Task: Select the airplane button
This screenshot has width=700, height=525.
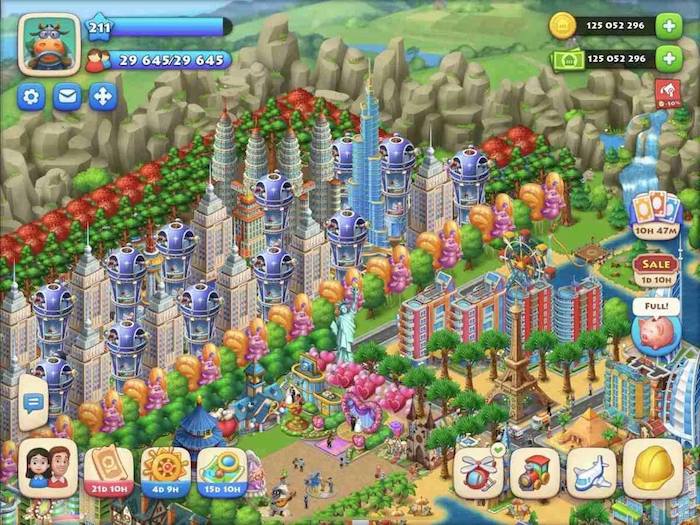Action: pyautogui.click(x=591, y=471)
